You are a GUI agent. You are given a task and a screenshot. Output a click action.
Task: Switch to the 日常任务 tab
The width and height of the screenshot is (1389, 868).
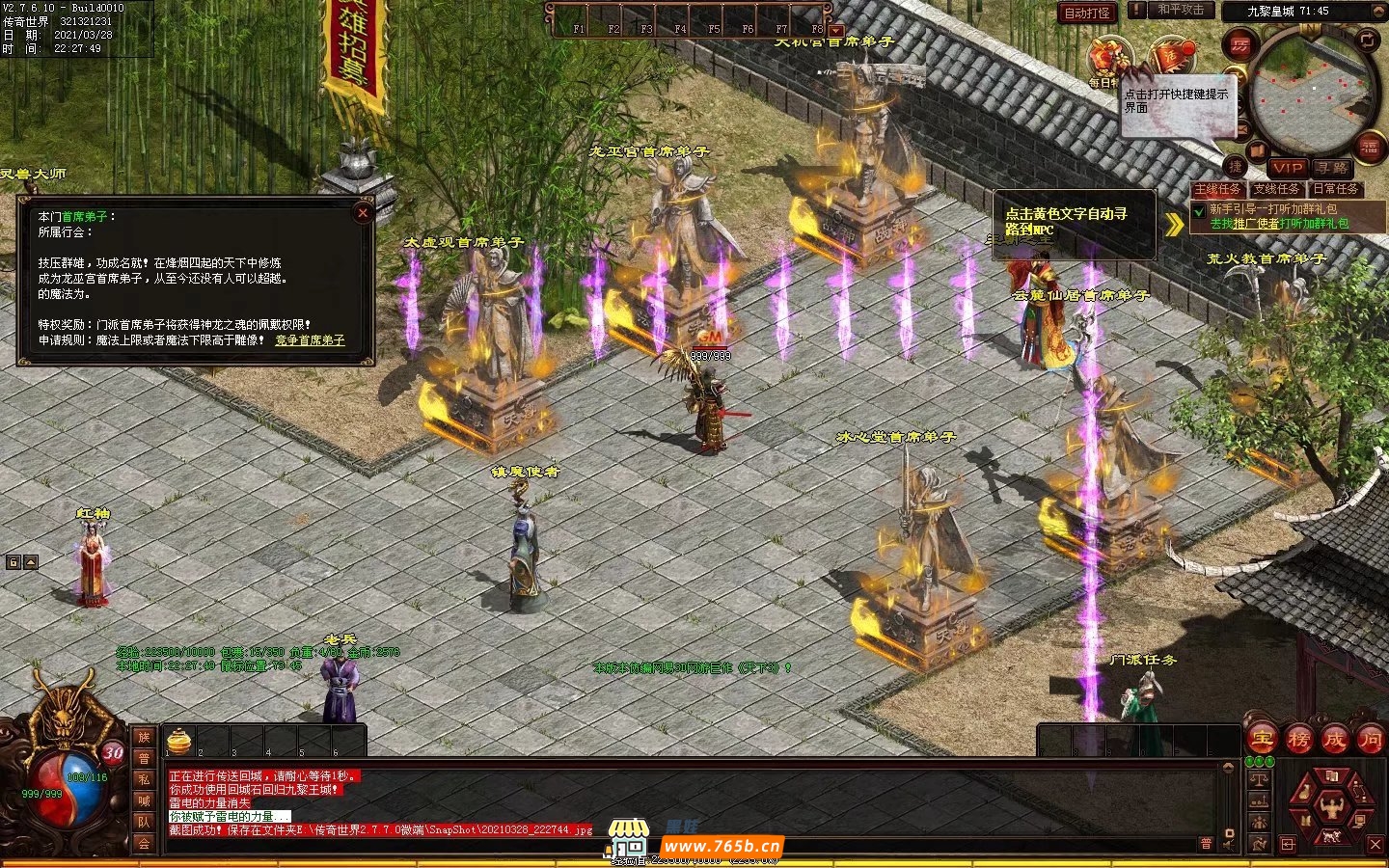pyautogui.click(x=1336, y=189)
